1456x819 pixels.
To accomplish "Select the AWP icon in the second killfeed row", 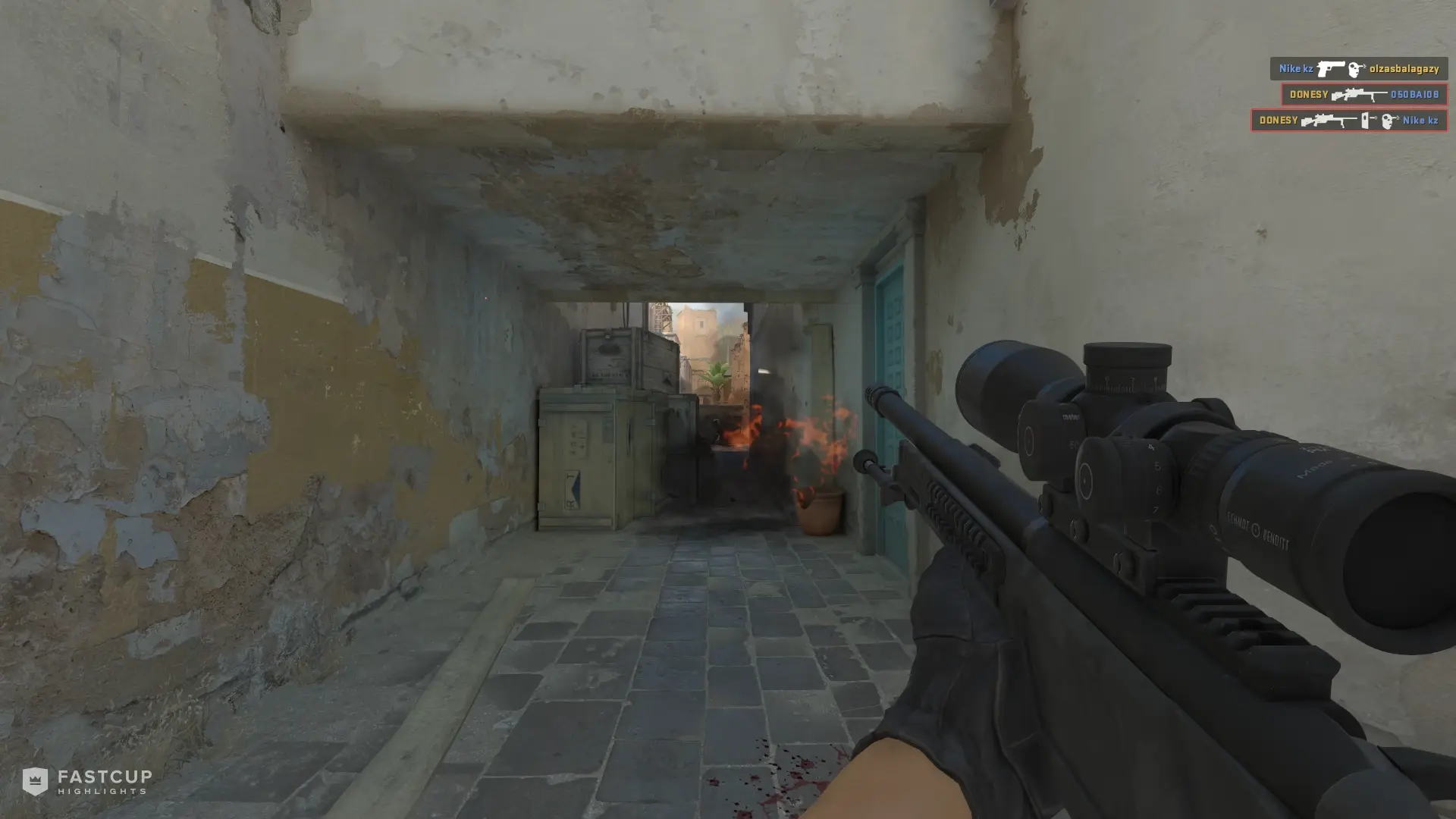I will 1357,94.
